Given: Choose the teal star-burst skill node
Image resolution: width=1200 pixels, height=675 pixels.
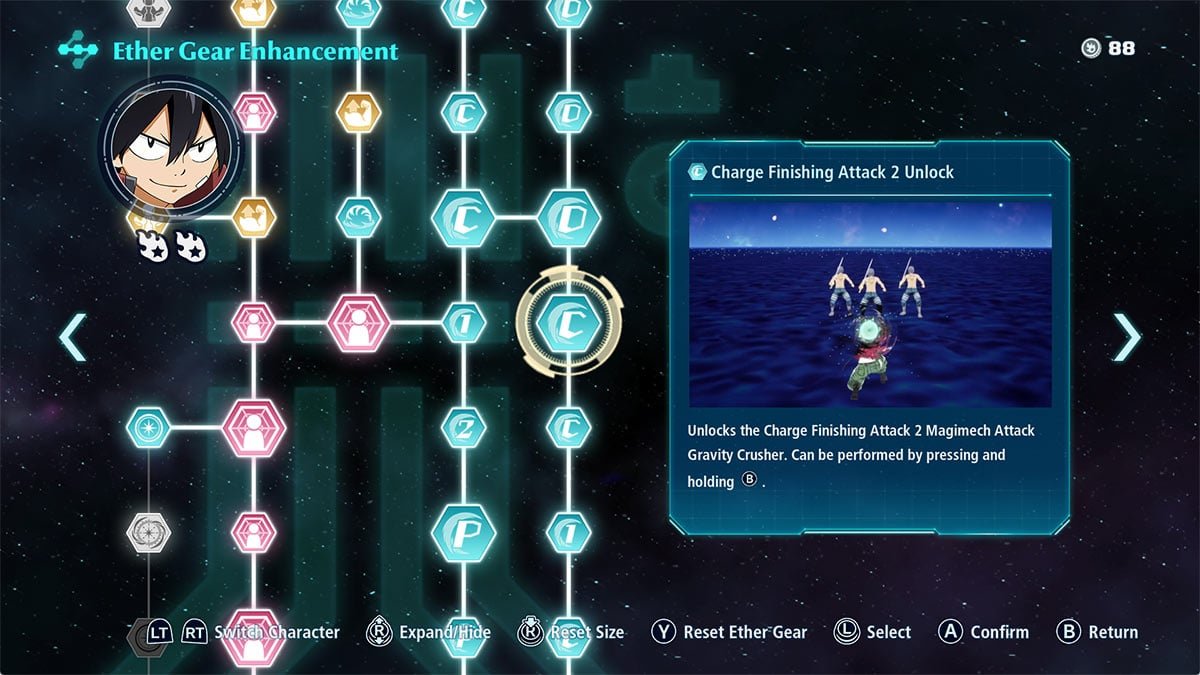Looking at the screenshot, I should coord(149,428).
